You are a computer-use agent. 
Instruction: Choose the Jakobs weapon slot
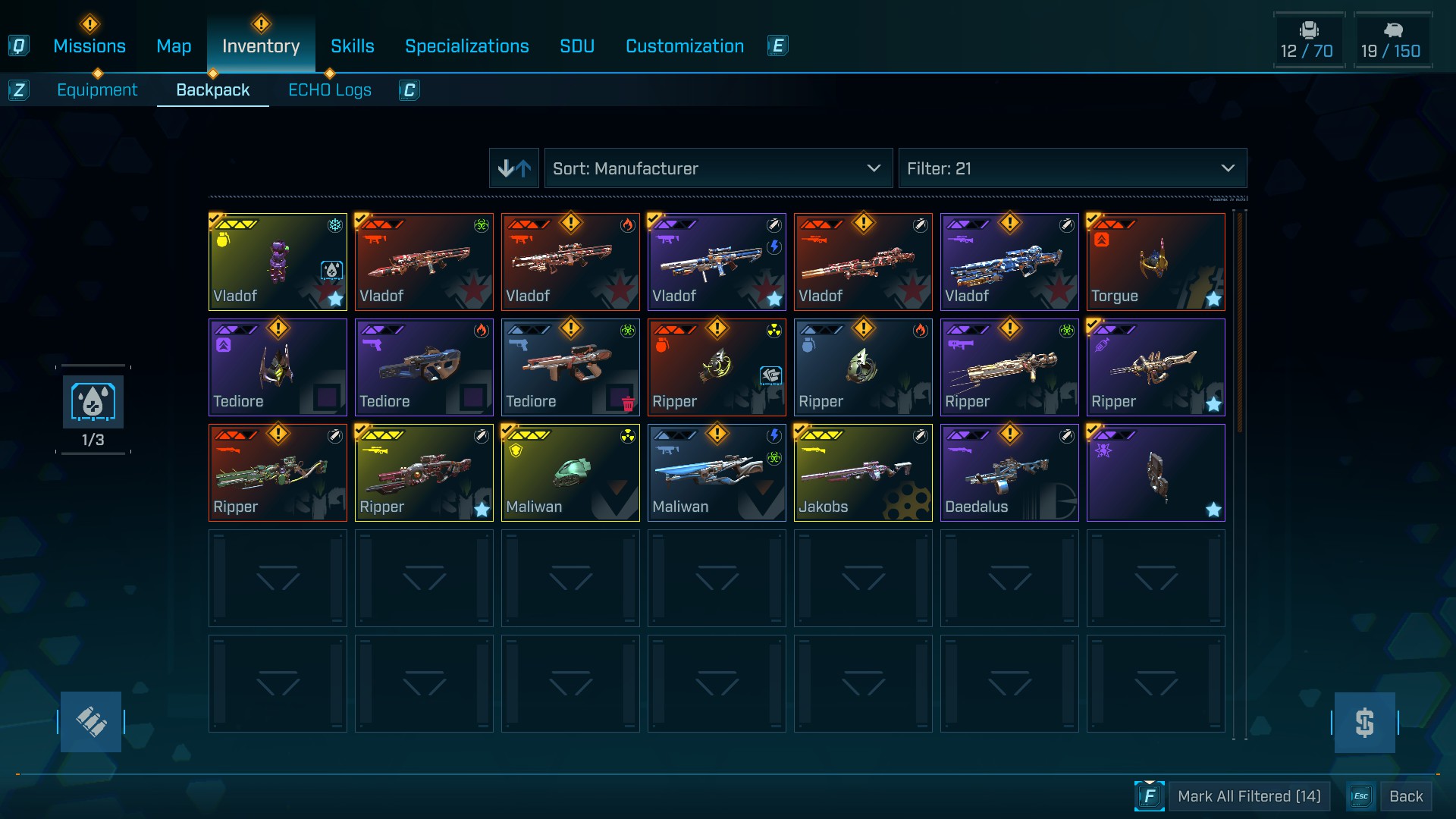(x=862, y=472)
